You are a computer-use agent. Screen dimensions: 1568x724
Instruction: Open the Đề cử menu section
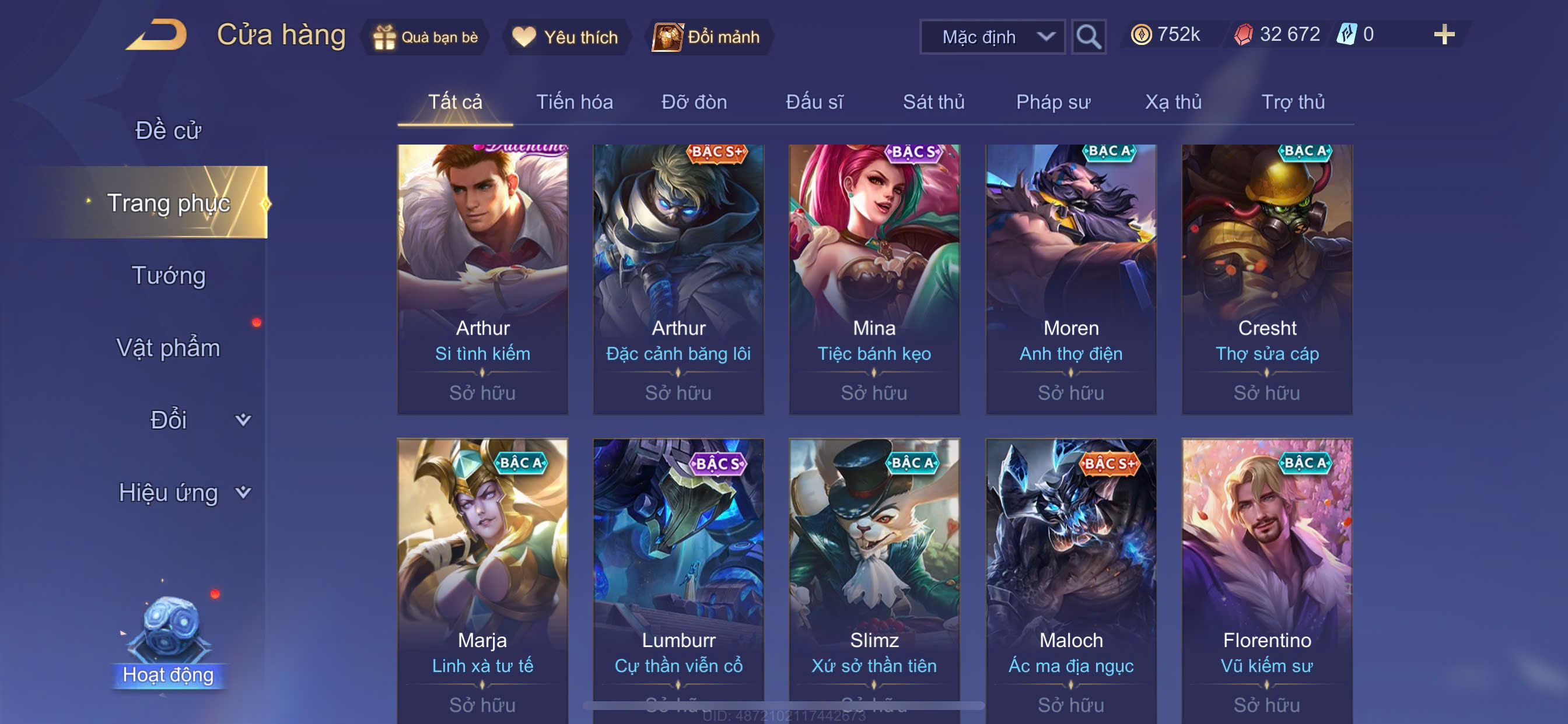(168, 130)
